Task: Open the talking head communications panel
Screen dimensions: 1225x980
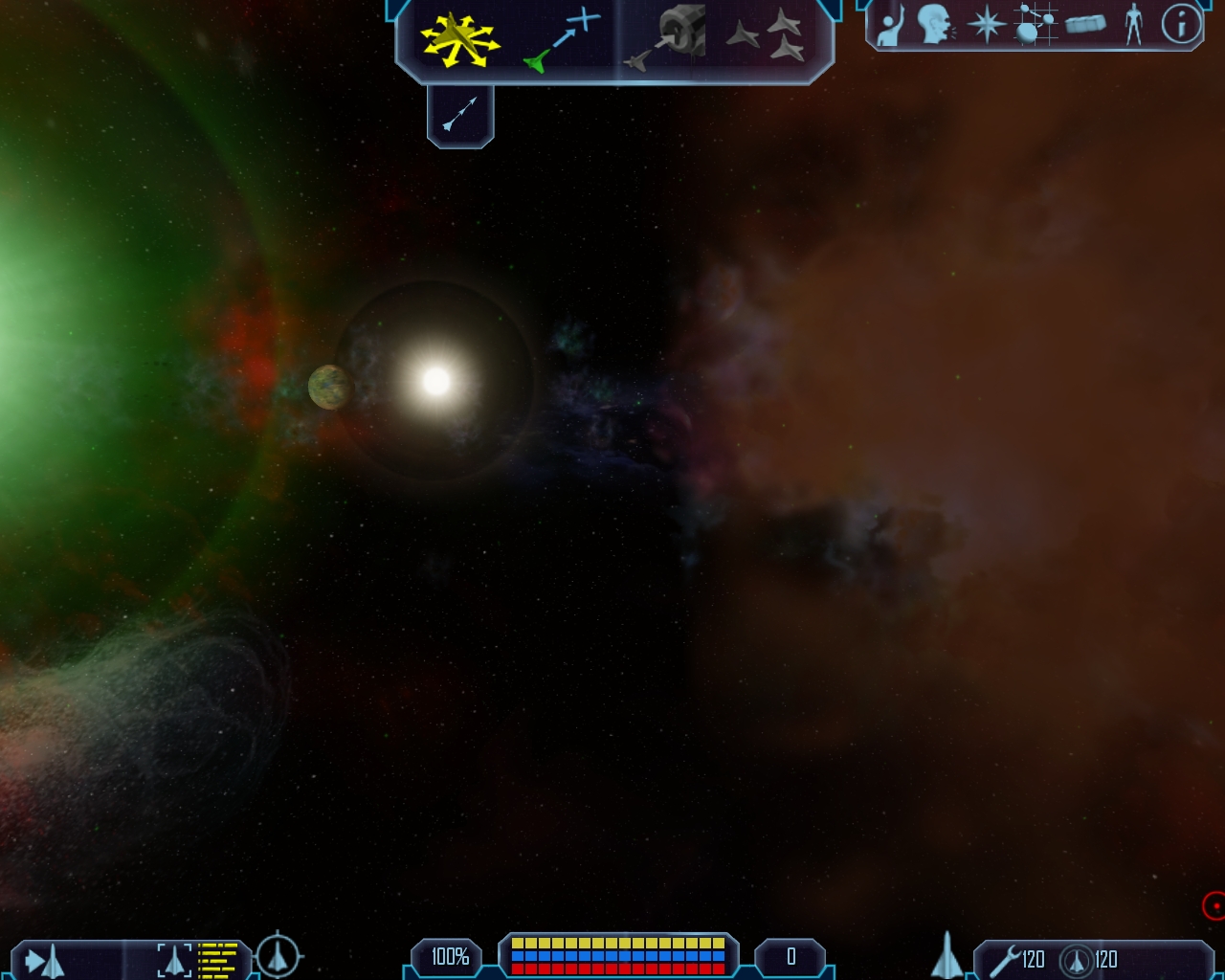Action: coord(935,25)
